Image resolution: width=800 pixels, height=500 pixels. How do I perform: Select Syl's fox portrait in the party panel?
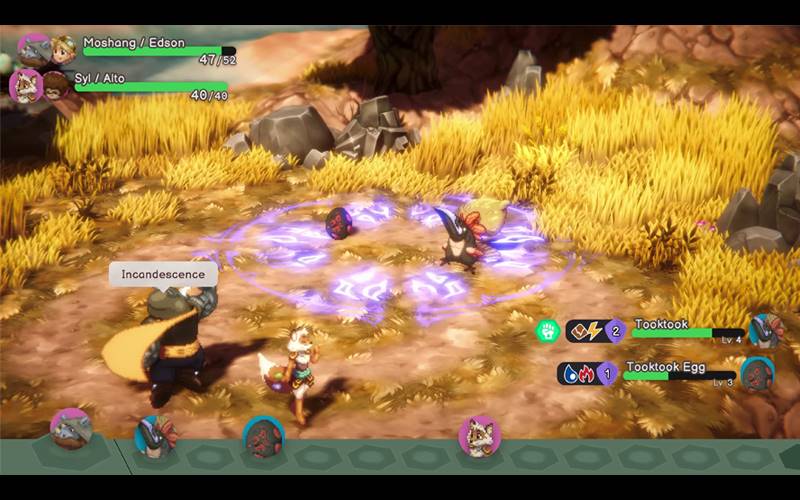tap(25, 85)
